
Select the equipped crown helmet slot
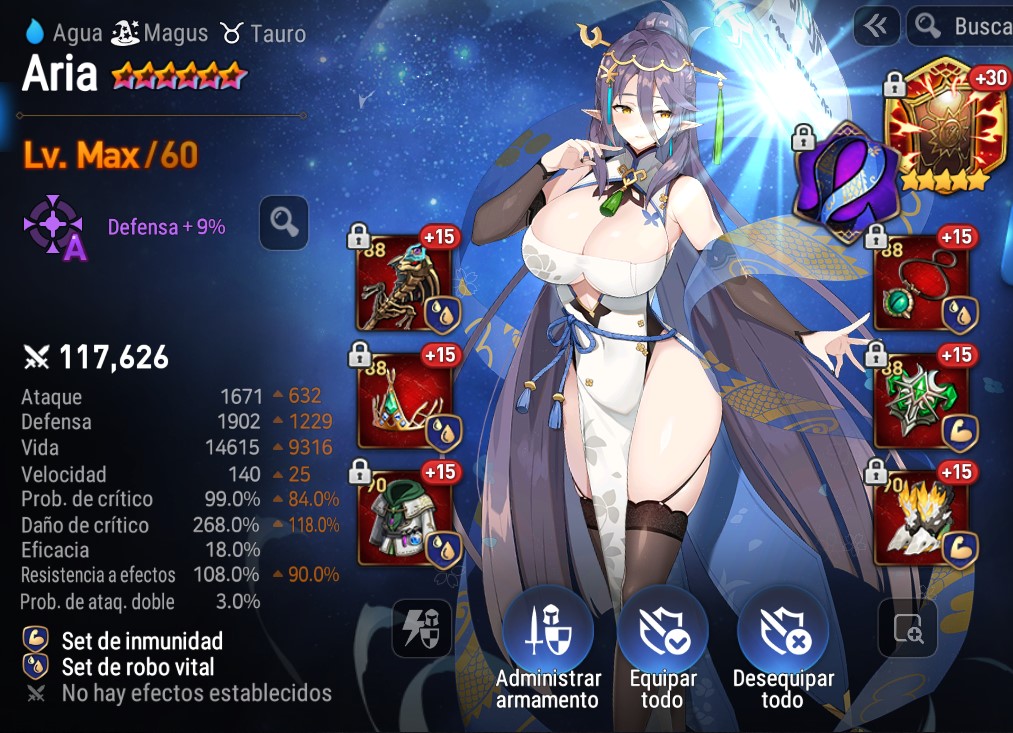pos(403,401)
